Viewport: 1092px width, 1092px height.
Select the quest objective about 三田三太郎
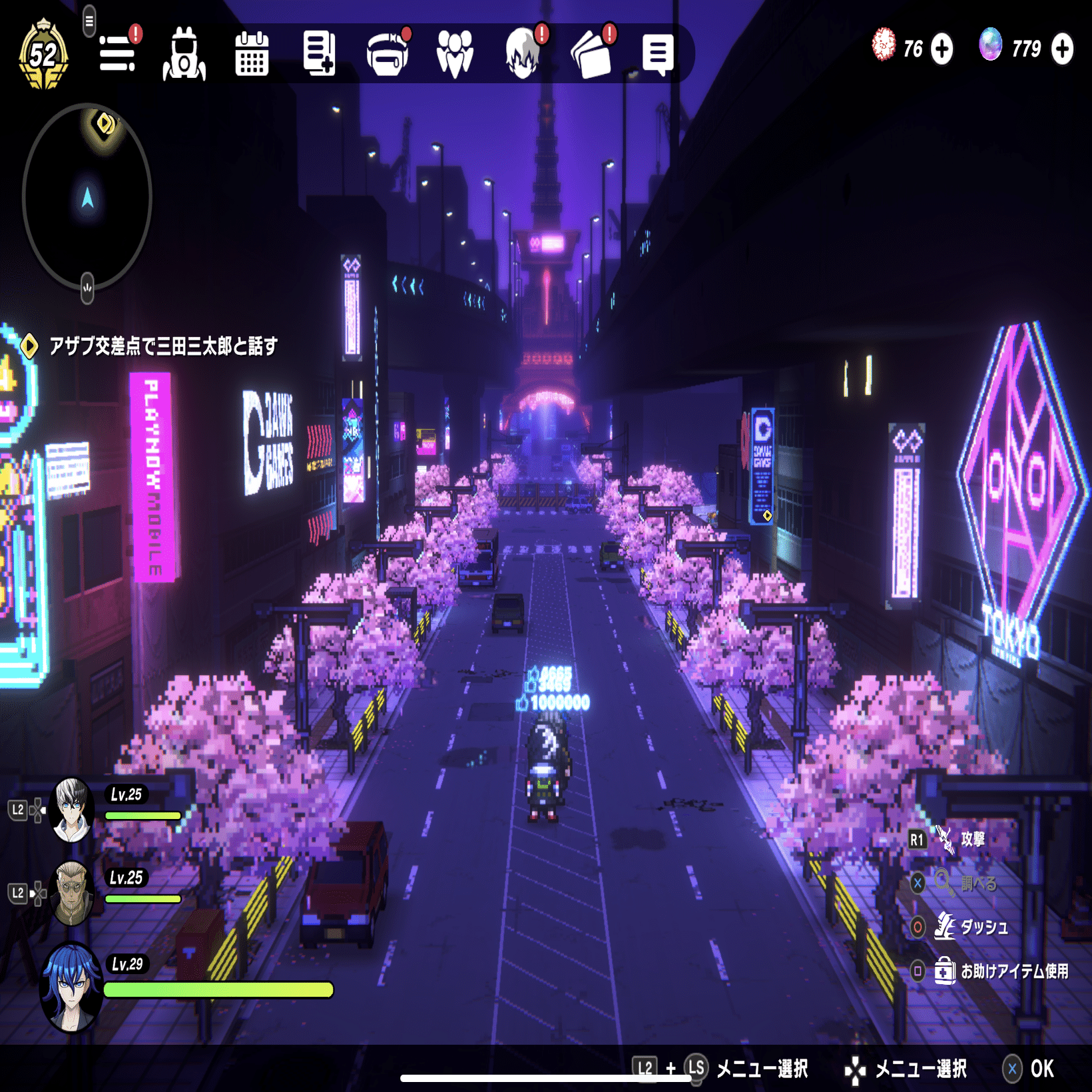(162, 346)
